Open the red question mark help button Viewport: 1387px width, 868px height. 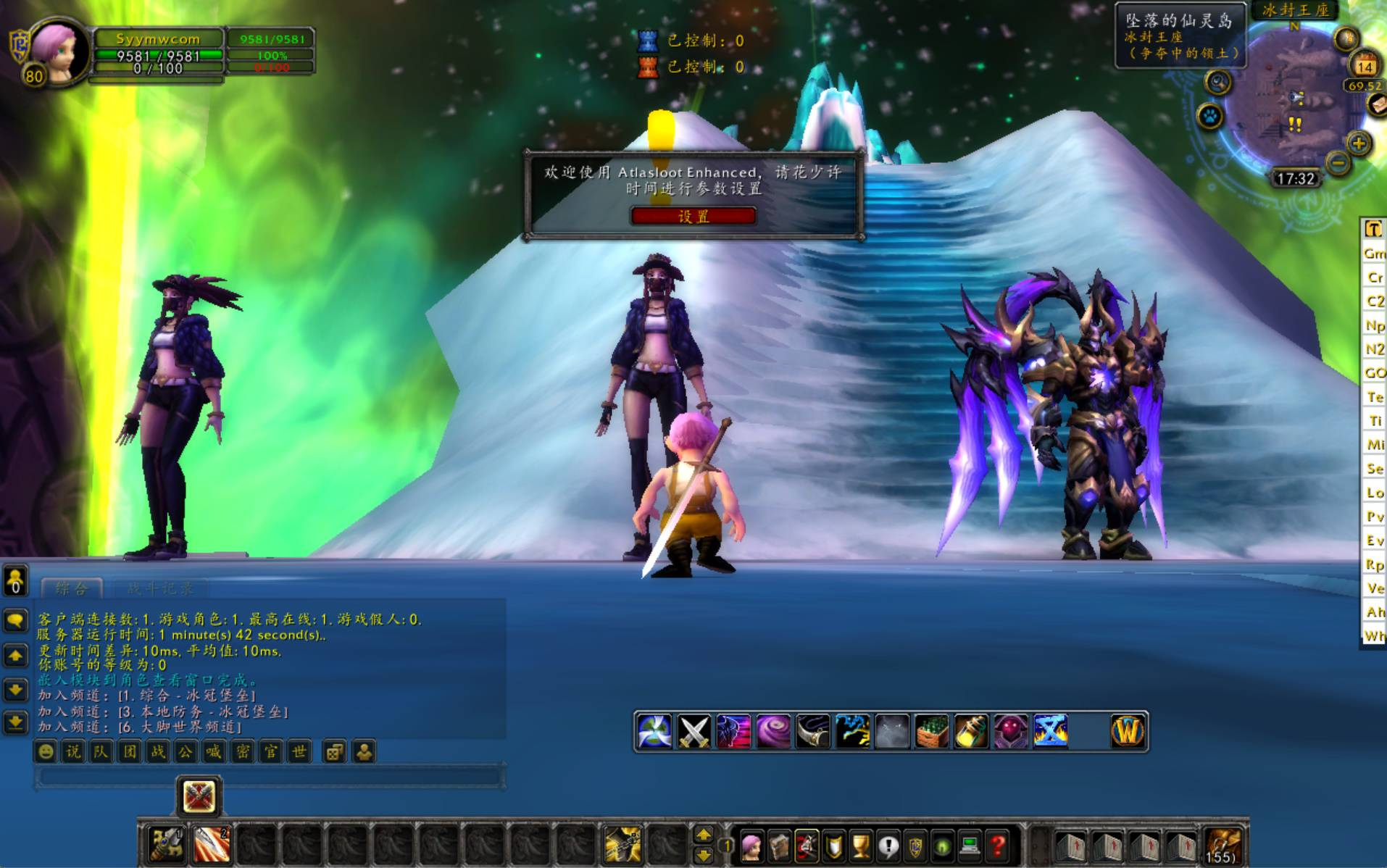tap(998, 845)
